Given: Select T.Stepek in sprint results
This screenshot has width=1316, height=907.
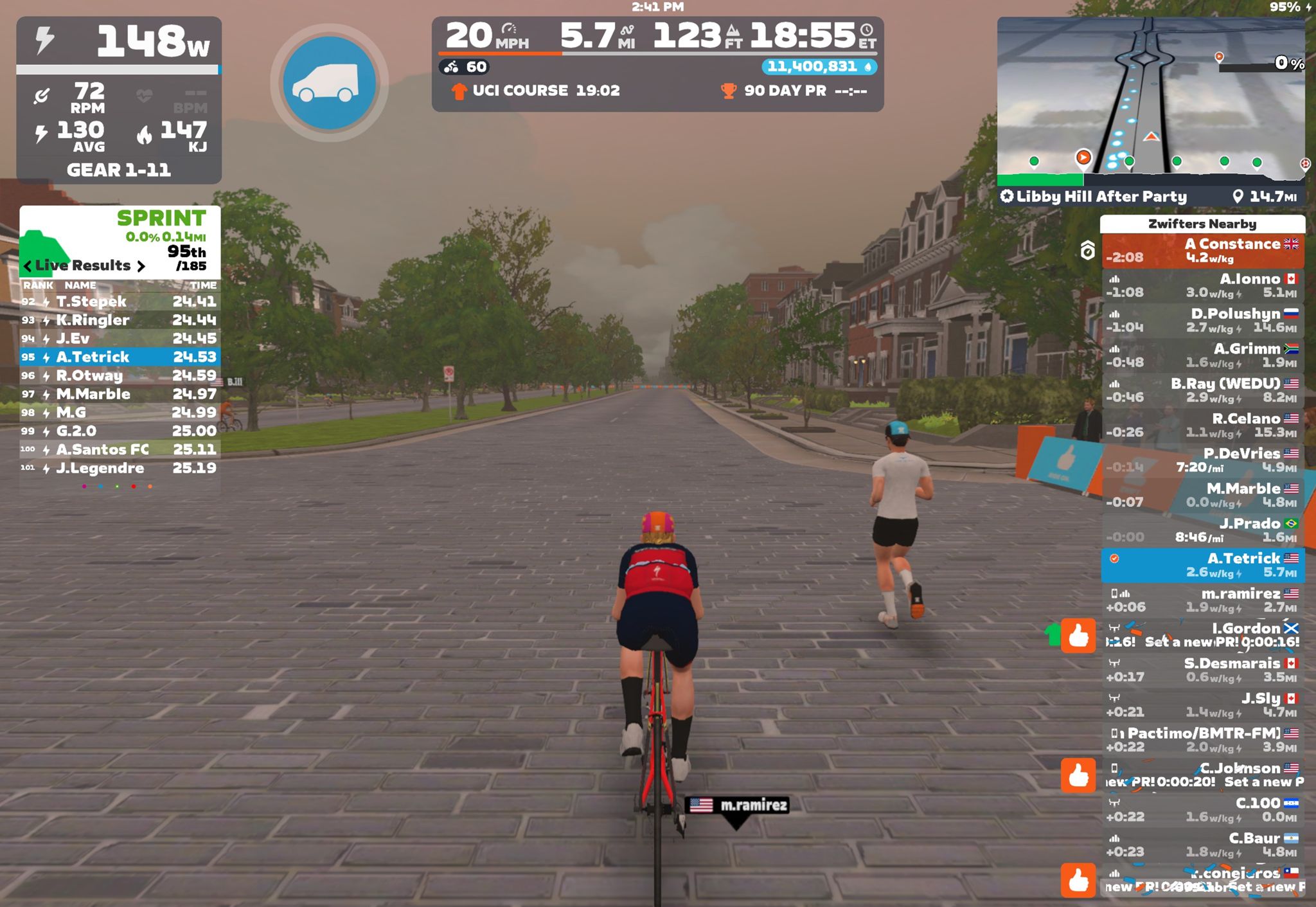Looking at the screenshot, I should (x=120, y=301).
